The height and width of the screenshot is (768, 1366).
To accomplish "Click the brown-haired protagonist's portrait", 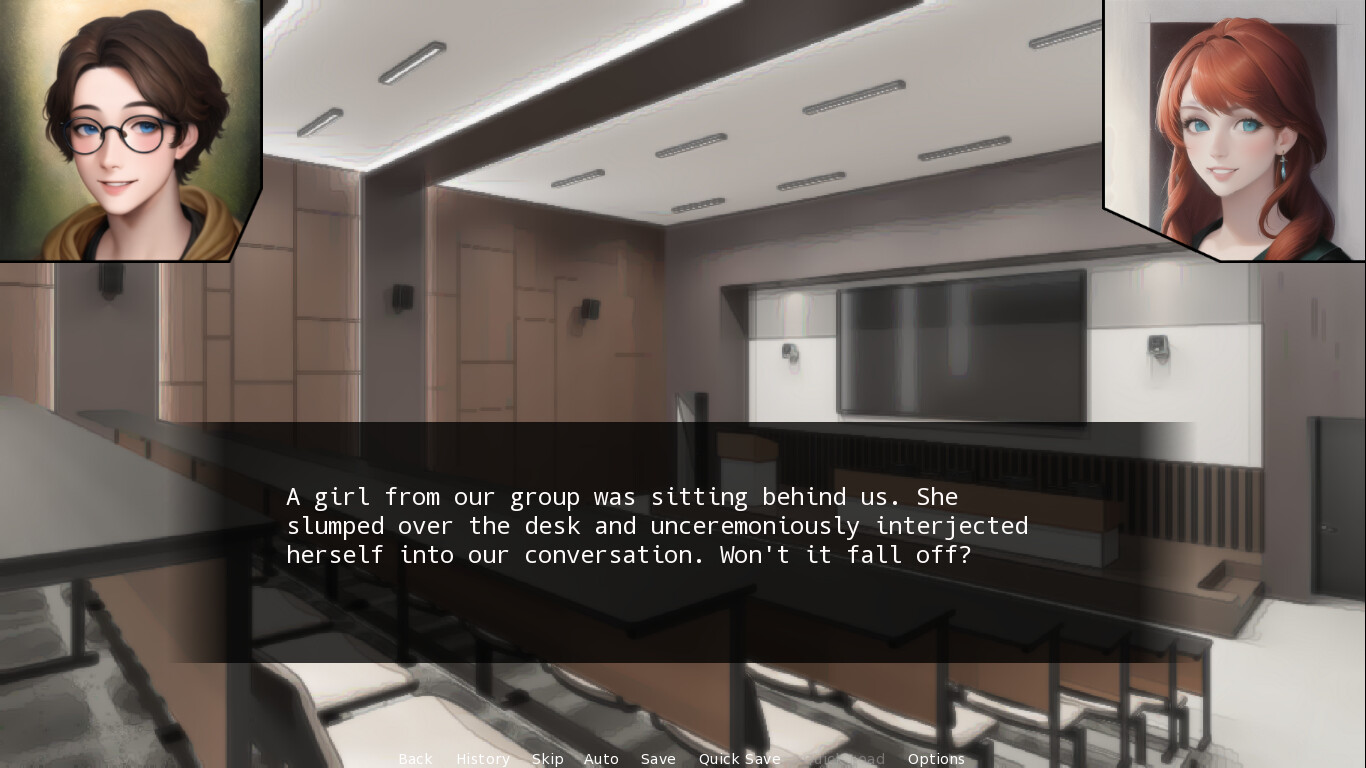I will click(x=120, y=130).
